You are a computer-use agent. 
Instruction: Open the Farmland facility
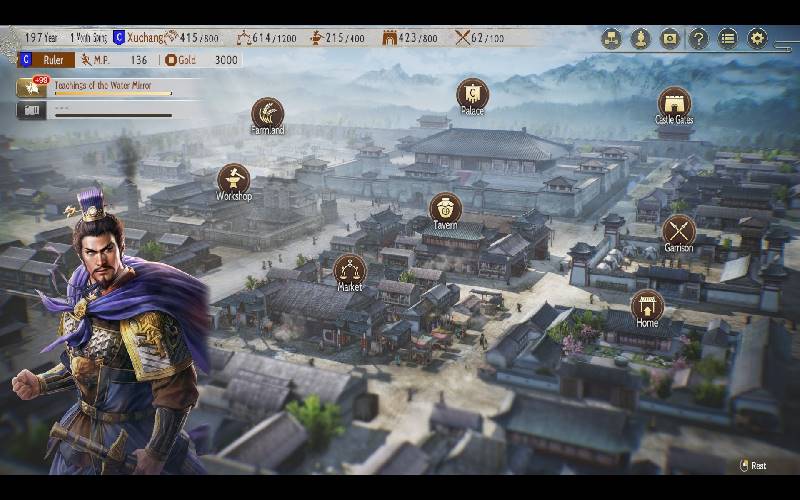(x=267, y=113)
